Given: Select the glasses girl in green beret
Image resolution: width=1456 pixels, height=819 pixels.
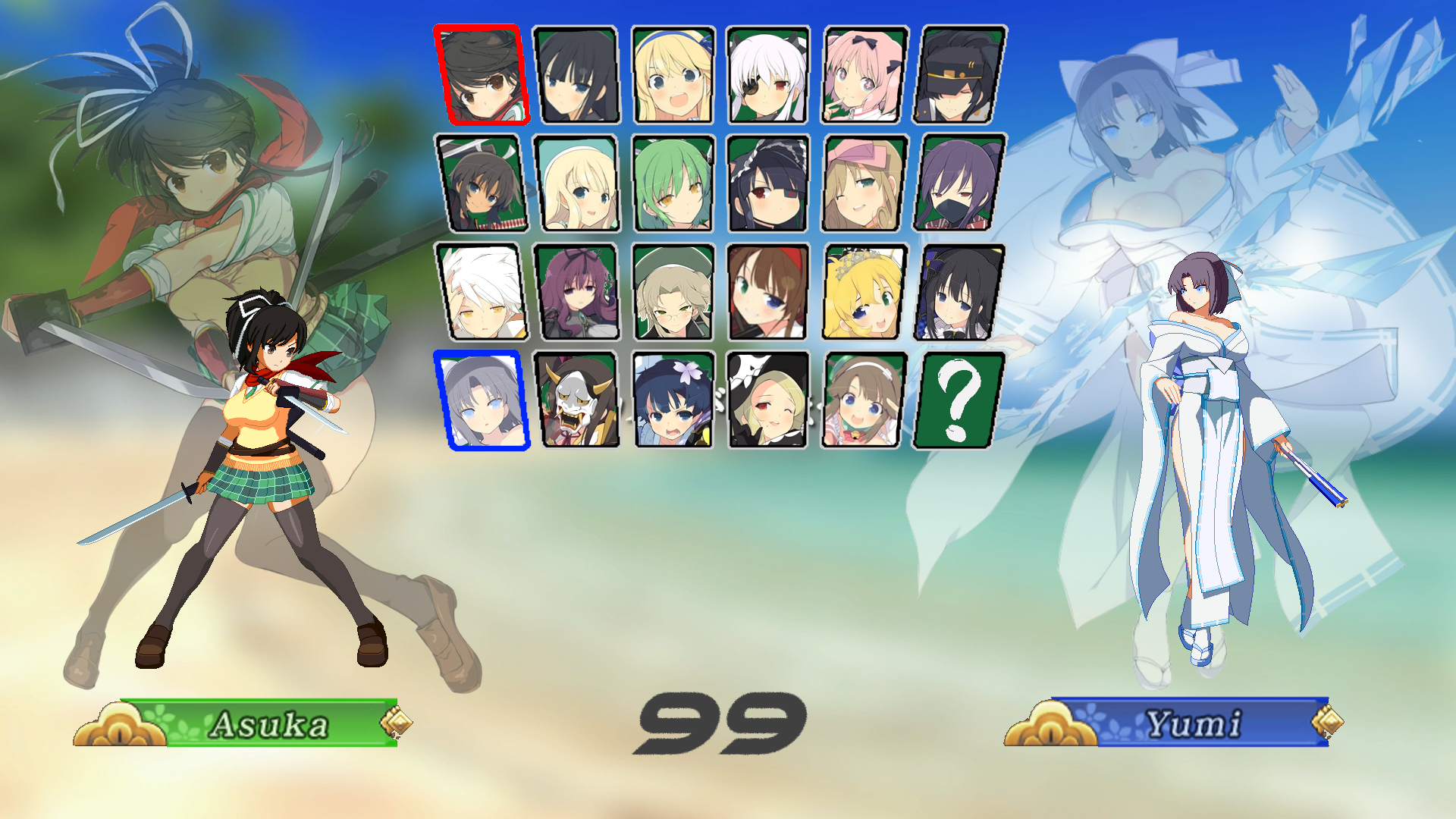Looking at the screenshot, I should [673, 292].
